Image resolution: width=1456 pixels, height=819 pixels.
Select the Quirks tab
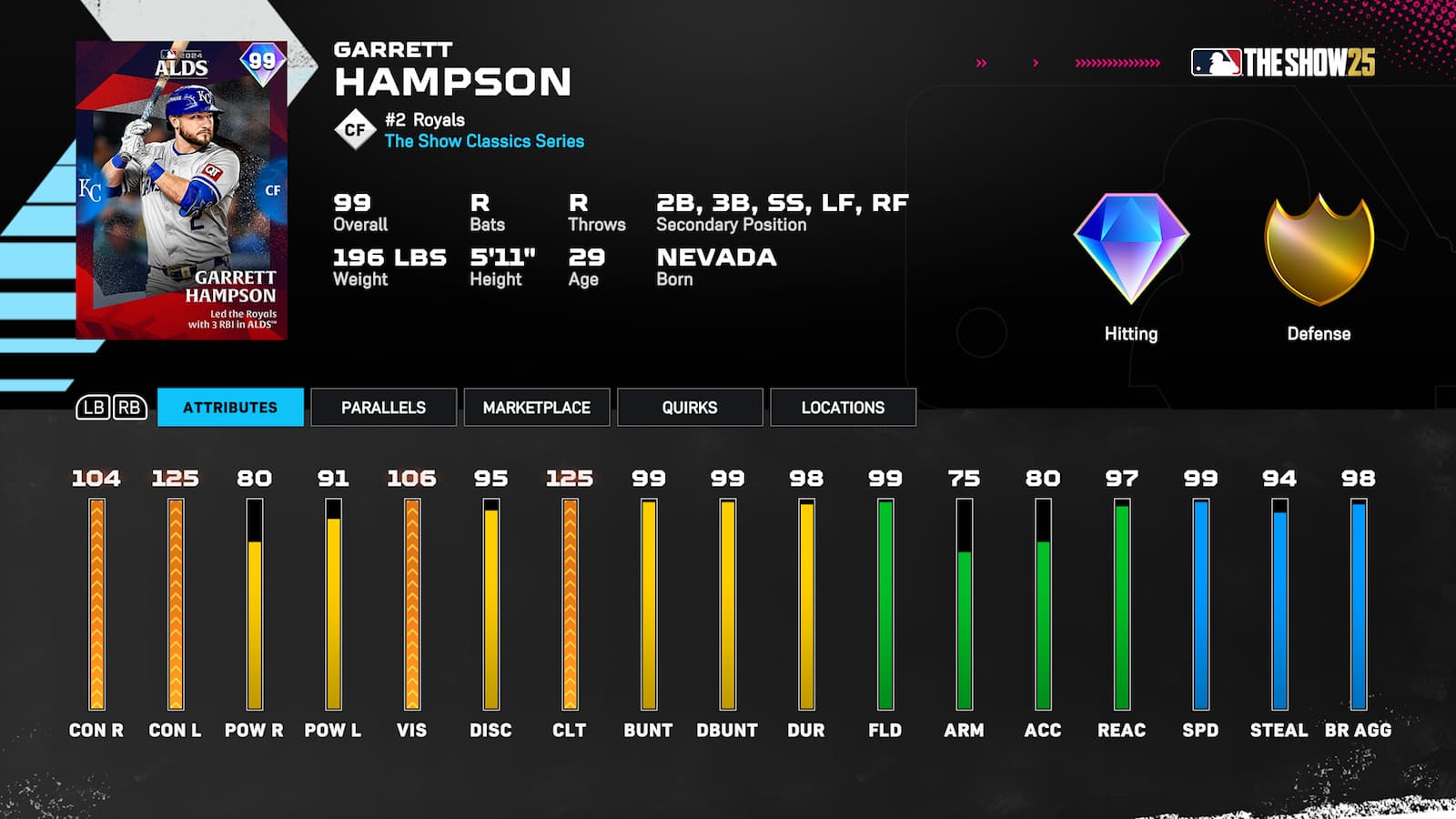pyautogui.click(x=689, y=408)
